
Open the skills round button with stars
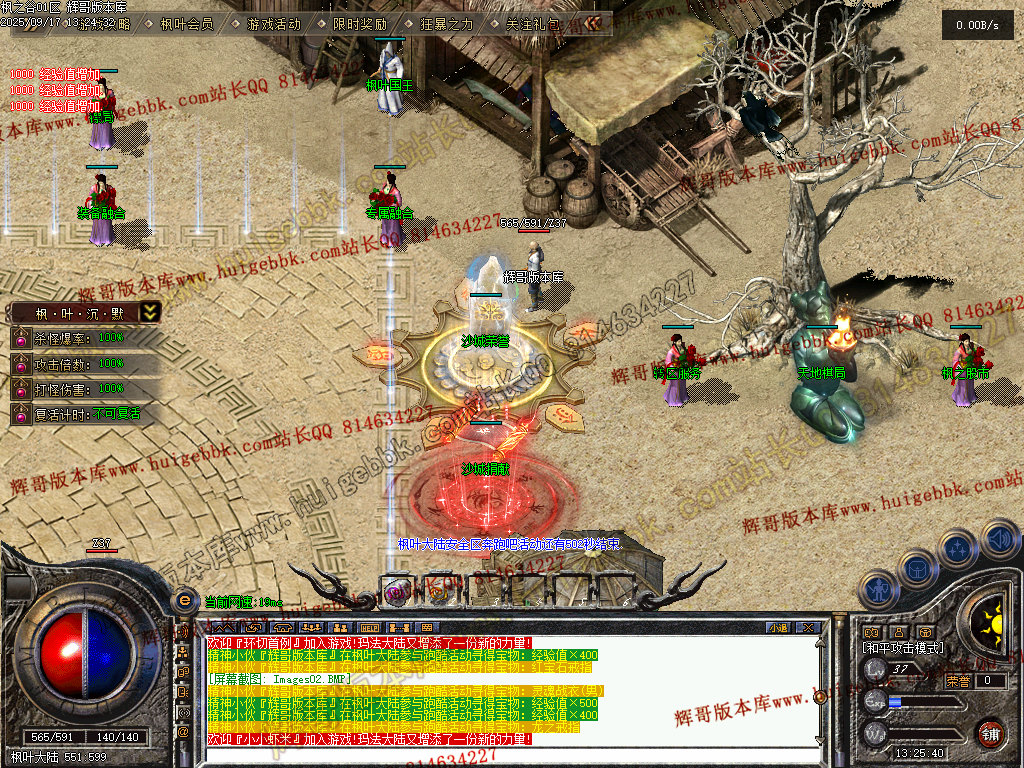click(957, 549)
